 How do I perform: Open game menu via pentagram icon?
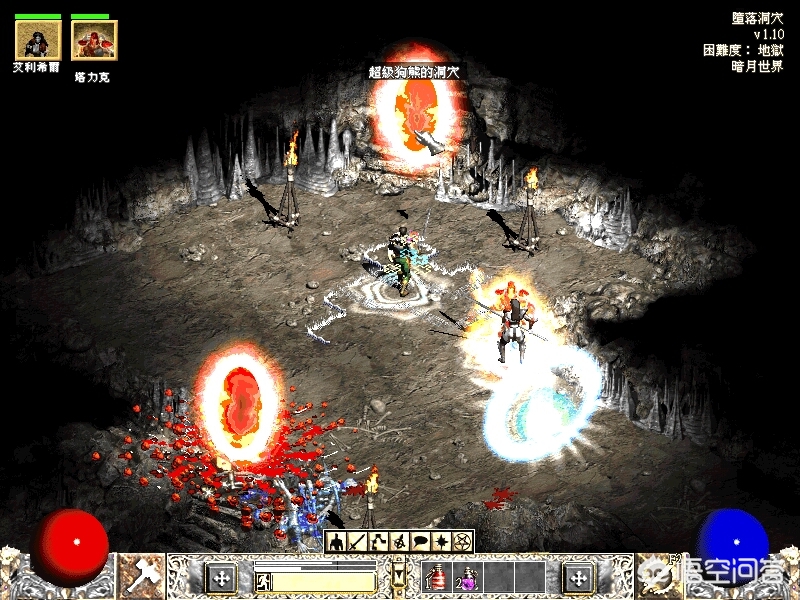(462, 542)
